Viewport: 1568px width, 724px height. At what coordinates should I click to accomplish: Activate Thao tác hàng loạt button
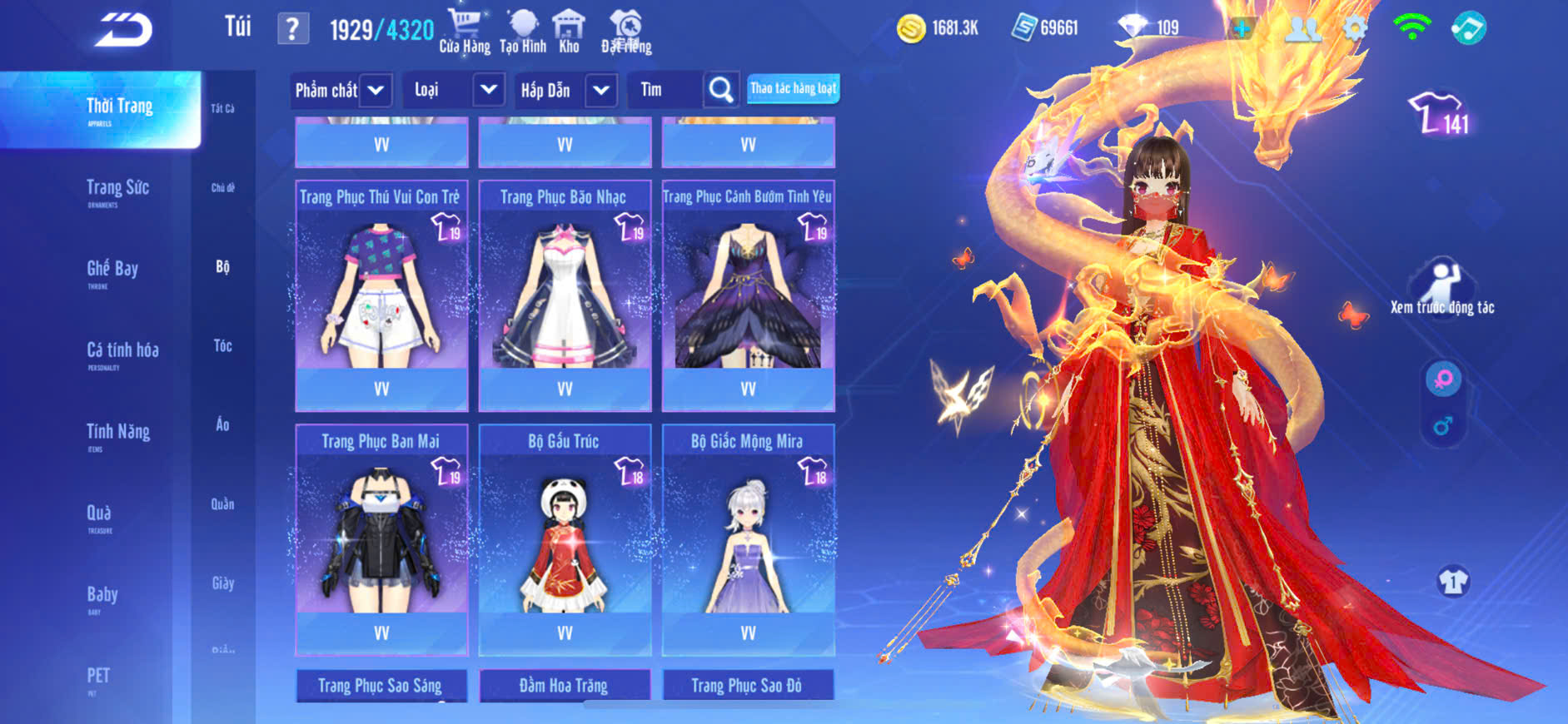point(793,88)
